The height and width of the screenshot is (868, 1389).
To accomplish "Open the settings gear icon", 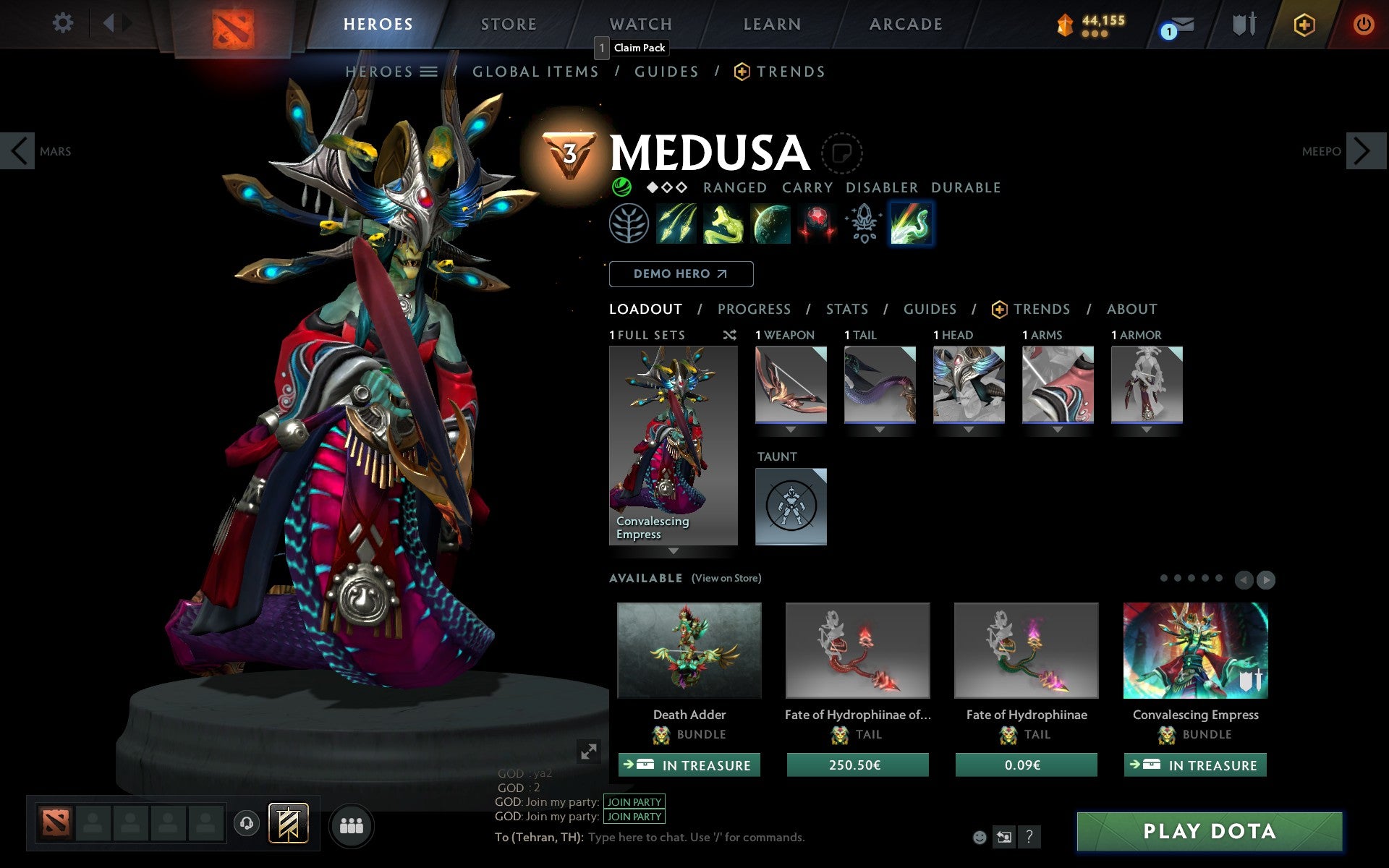I will click(x=64, y=22).
